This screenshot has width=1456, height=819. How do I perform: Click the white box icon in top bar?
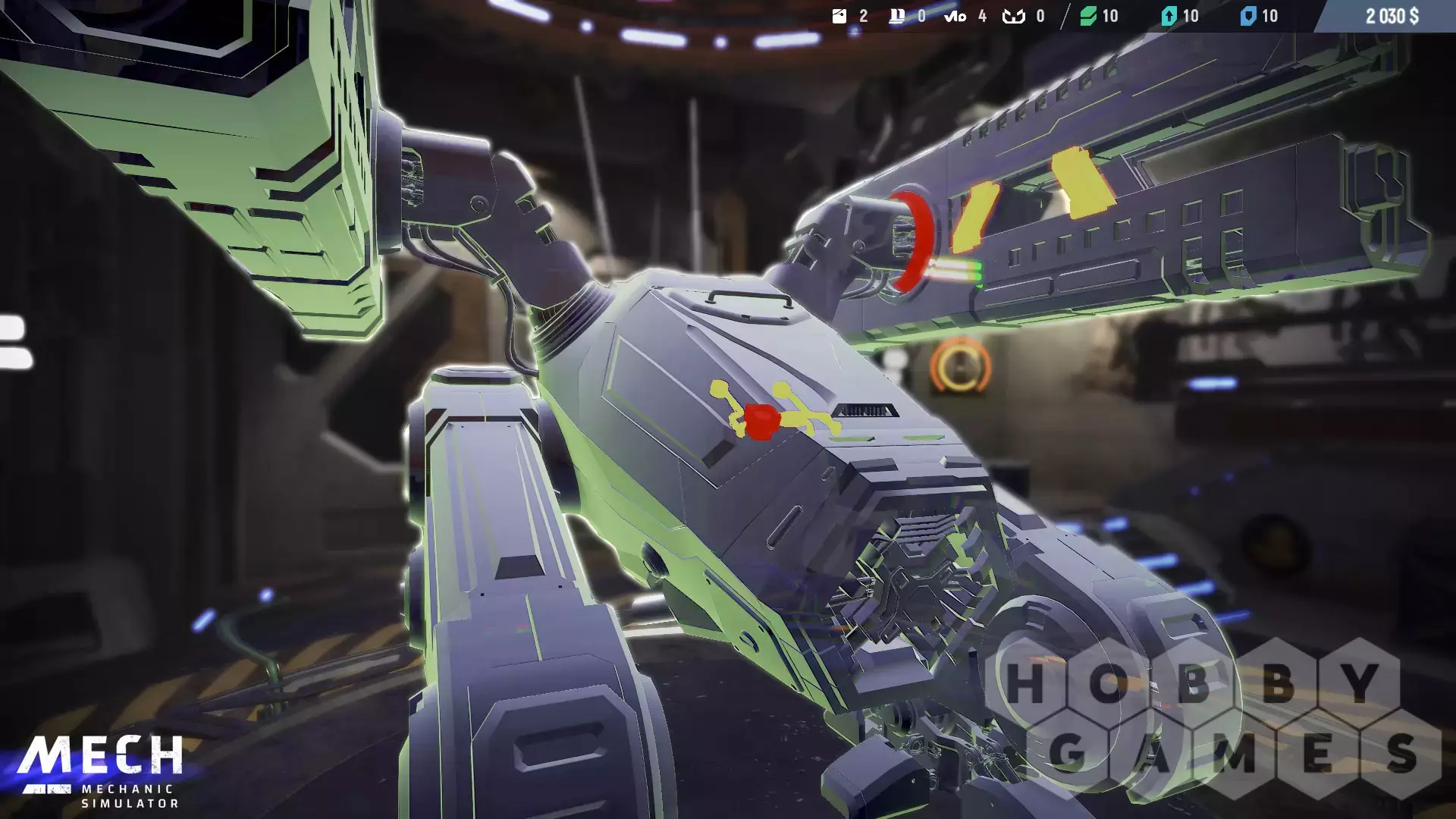tap(839, 16)
